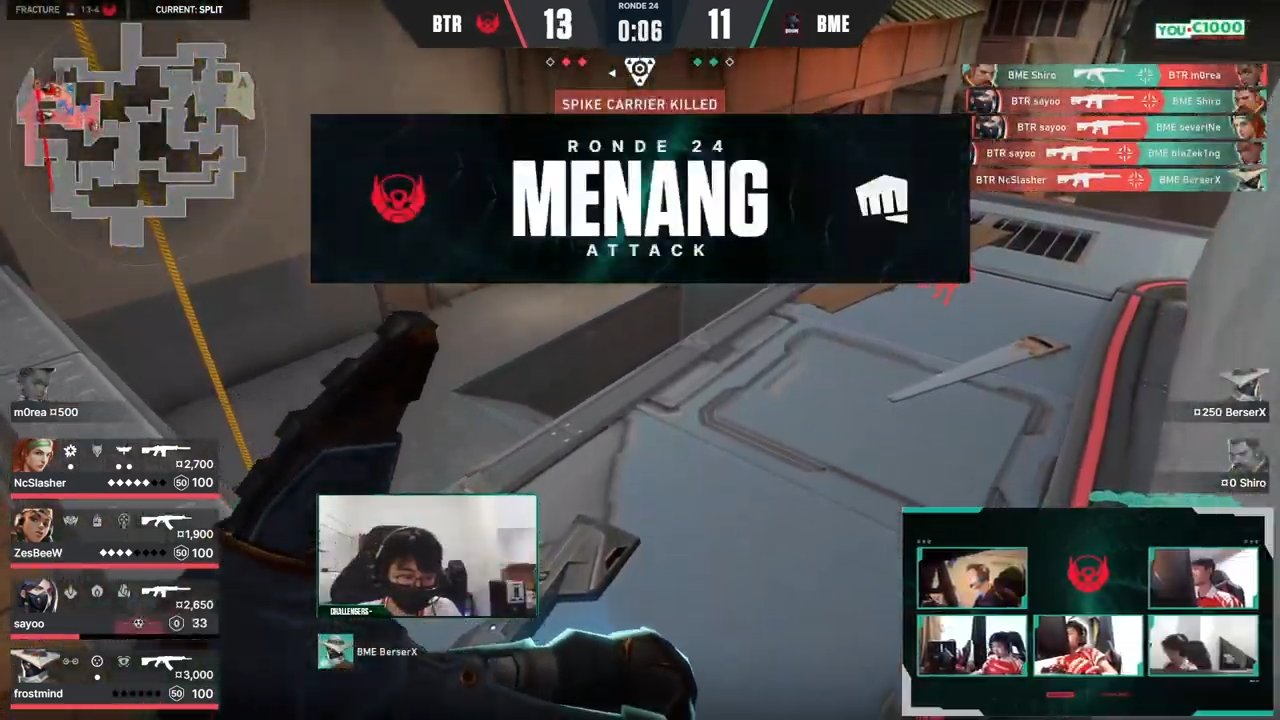Click the MENANG ATTACK round result banner
The height and width of the screenshot is (720, 1280).
click(x=640, y=200)
